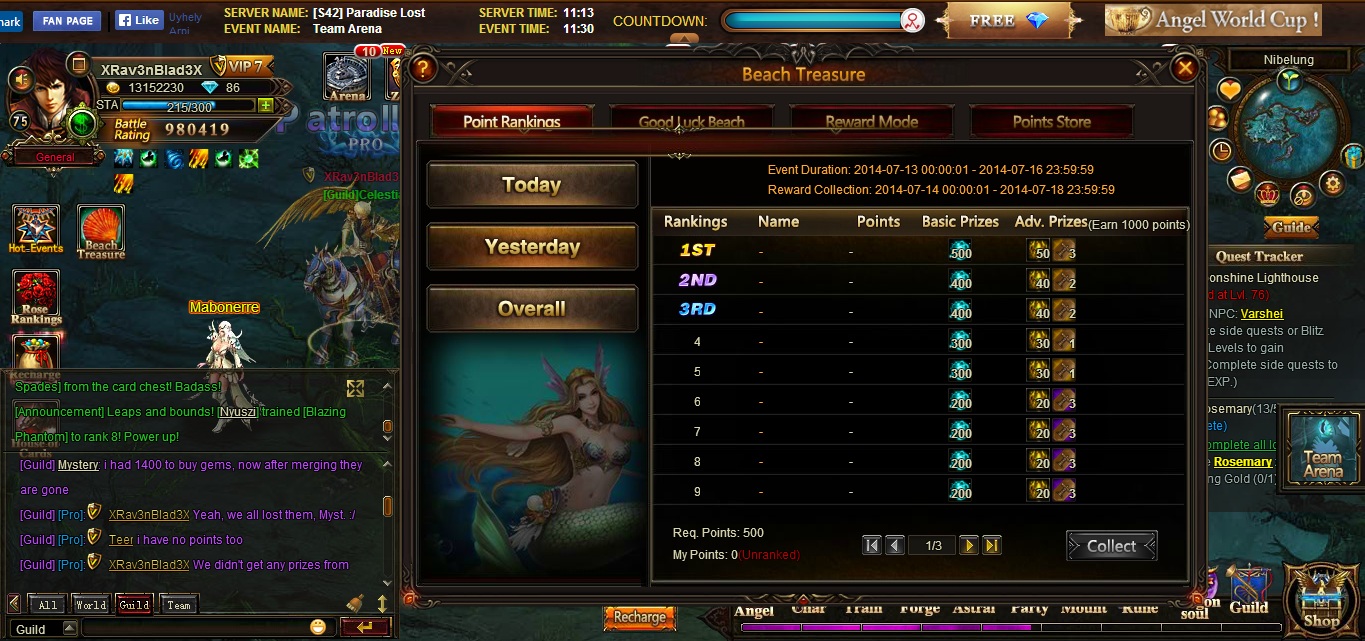Open the Beach Treasure help button
Viewport: 1365px width, 641px height.
click(424, 68)
